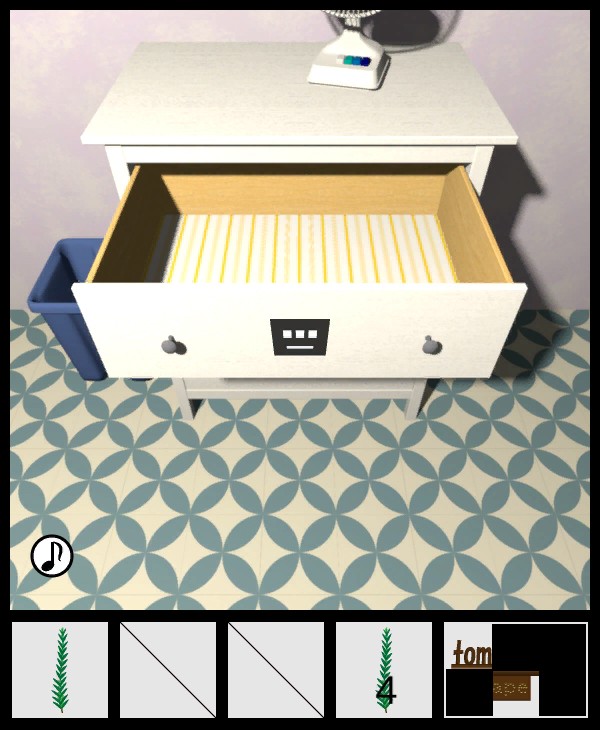Toggle the music note sound button
This screenshot has width=600, height=730.
pyautogui.click(x=52, y=556)
